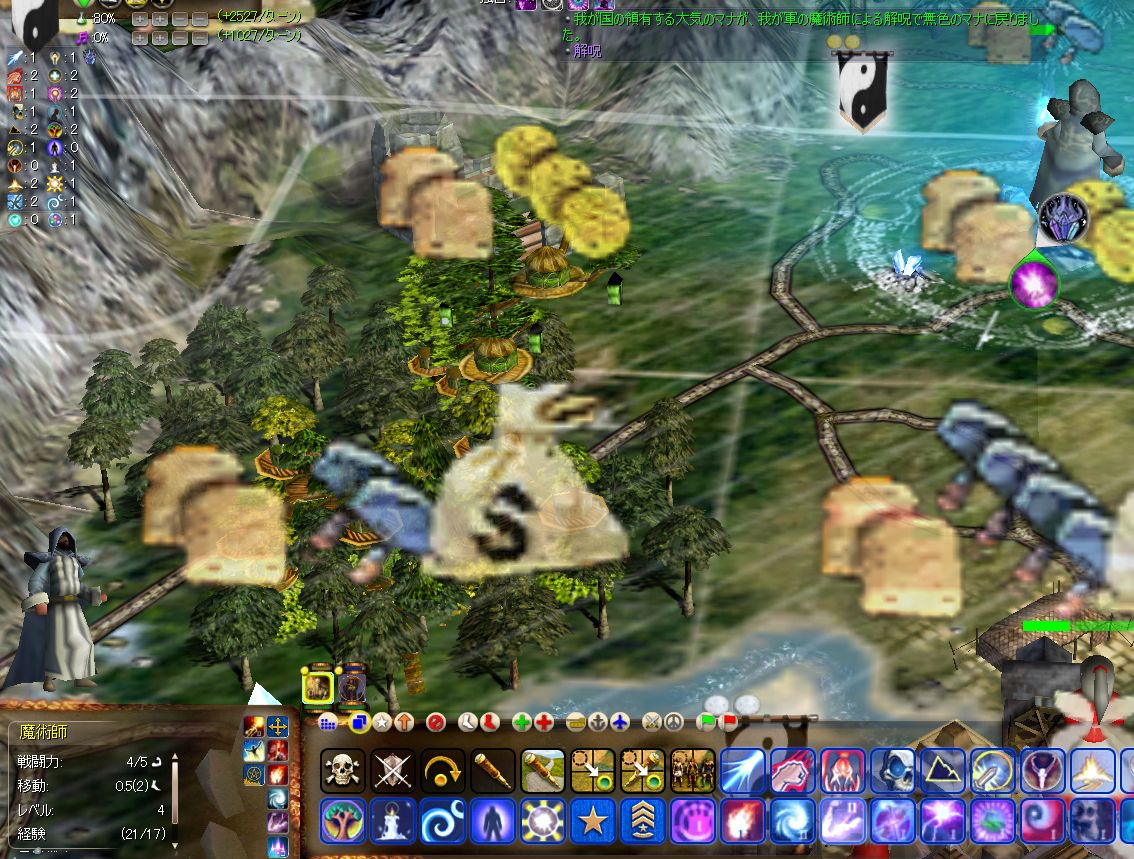Toggle the green flag map display button

(708, 720)
